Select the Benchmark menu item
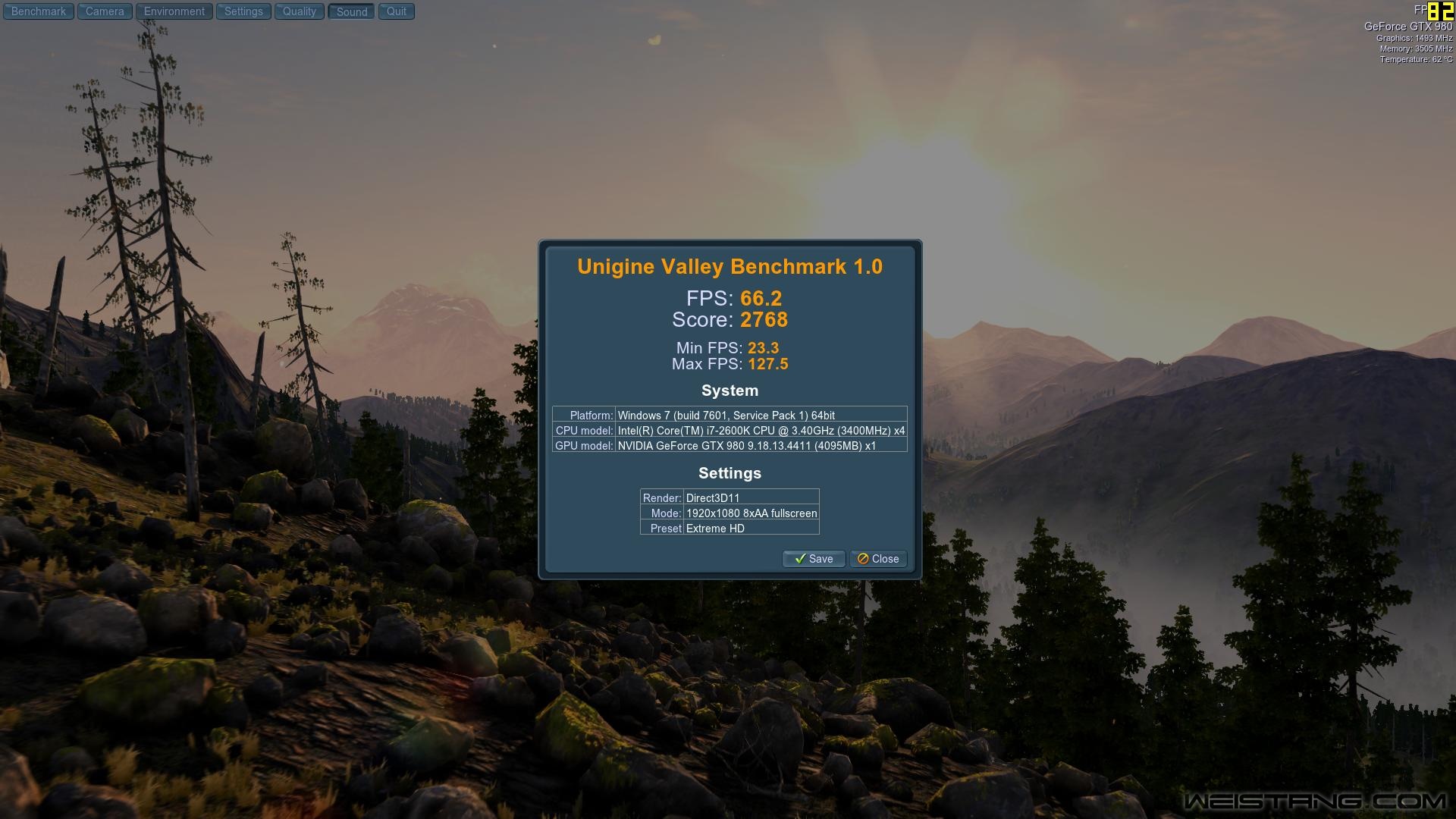The height and width of the screenshot is (819, 1456). [38, 11]
